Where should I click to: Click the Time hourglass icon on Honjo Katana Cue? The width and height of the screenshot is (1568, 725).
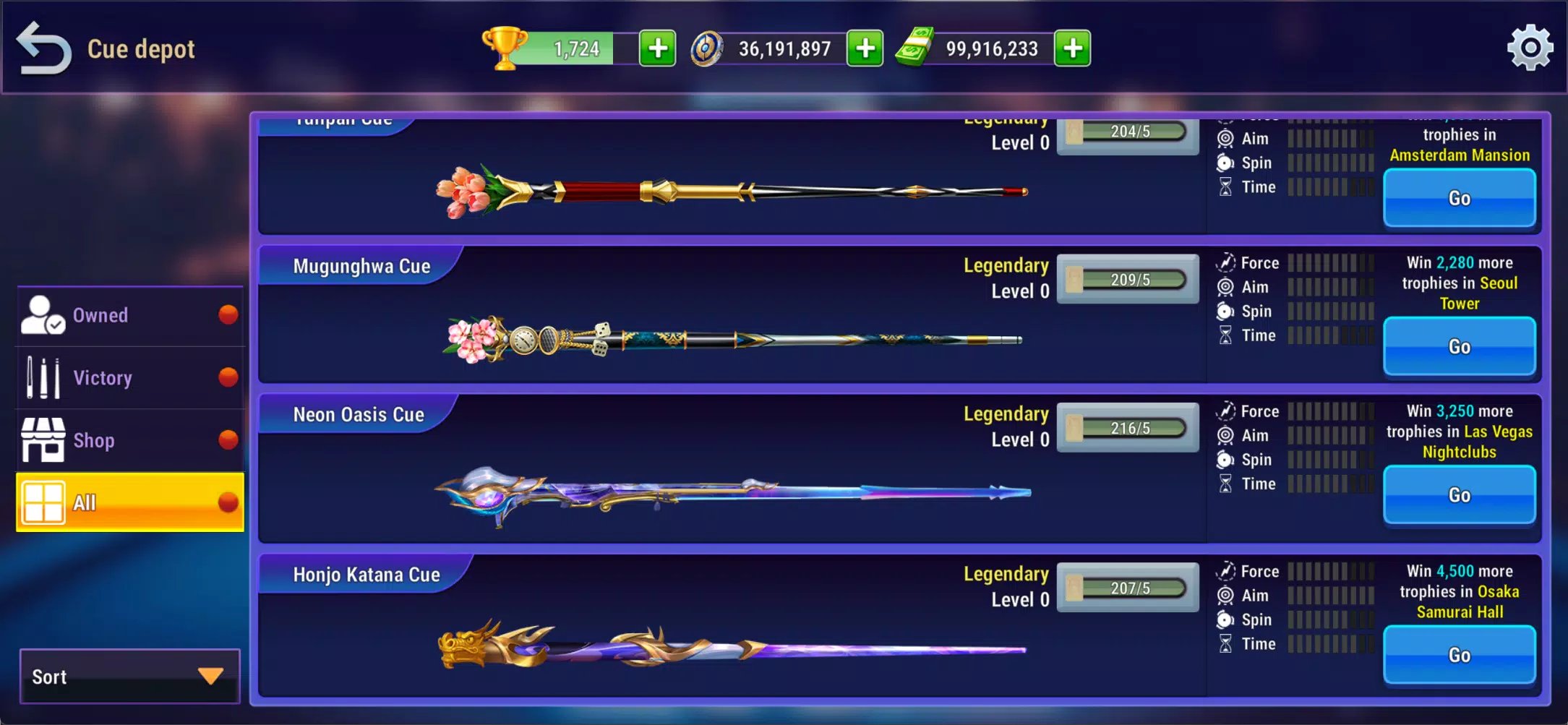click(x=1225, y=643)
